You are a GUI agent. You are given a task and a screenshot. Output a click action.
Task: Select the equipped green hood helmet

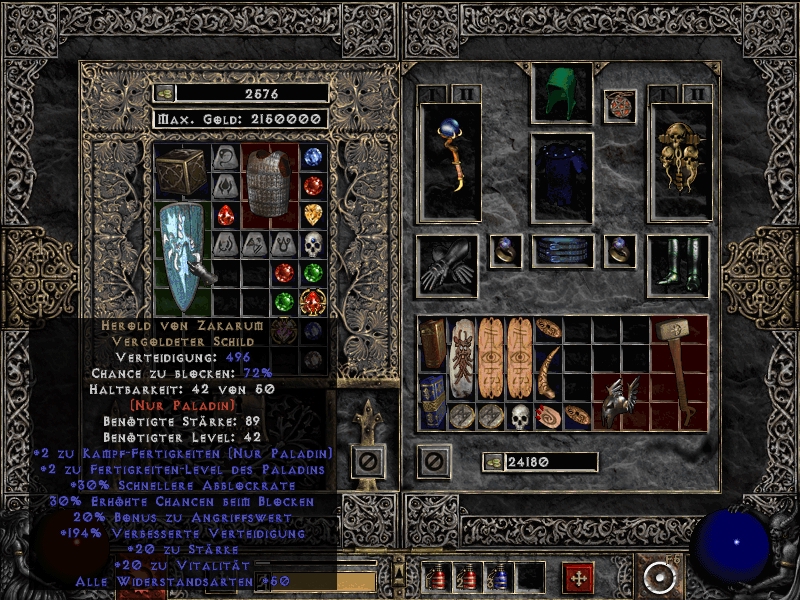pyautogui.click(x=562, y=94)
